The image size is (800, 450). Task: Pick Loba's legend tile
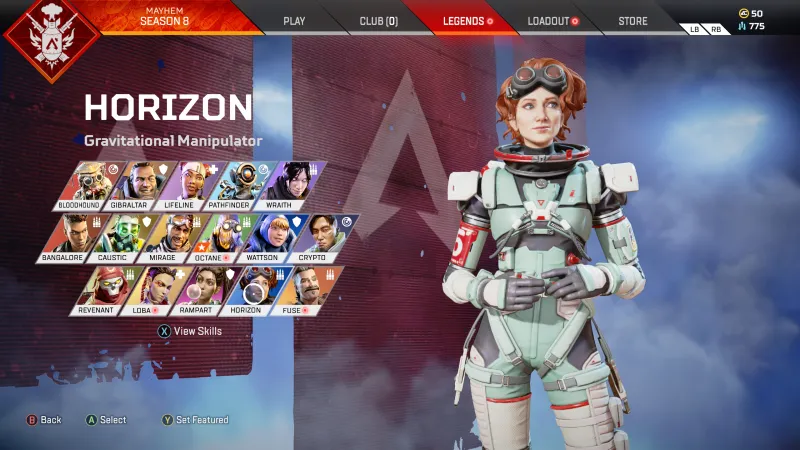(146, 288)
